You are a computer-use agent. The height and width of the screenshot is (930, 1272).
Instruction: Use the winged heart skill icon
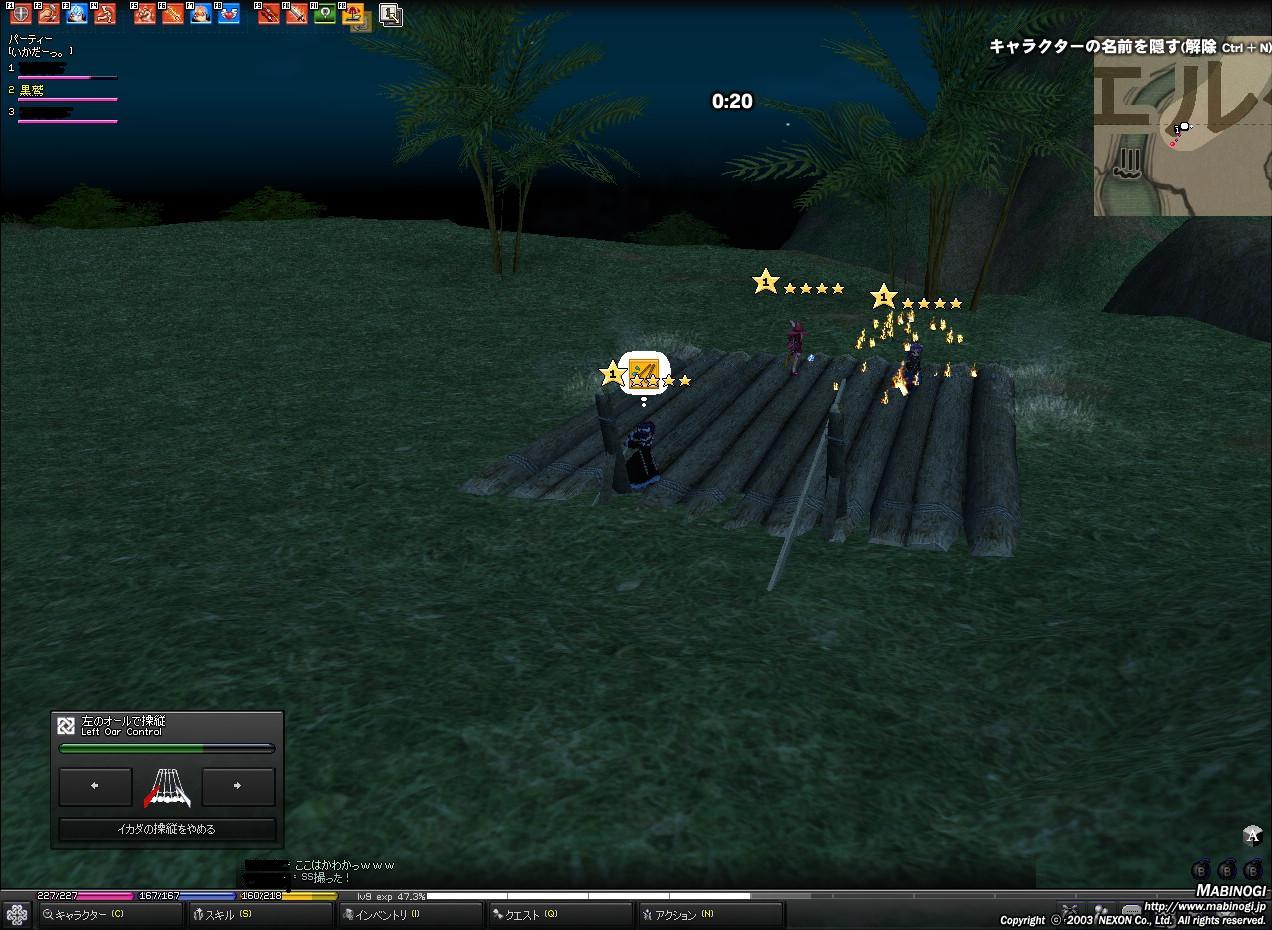[229, 14]
